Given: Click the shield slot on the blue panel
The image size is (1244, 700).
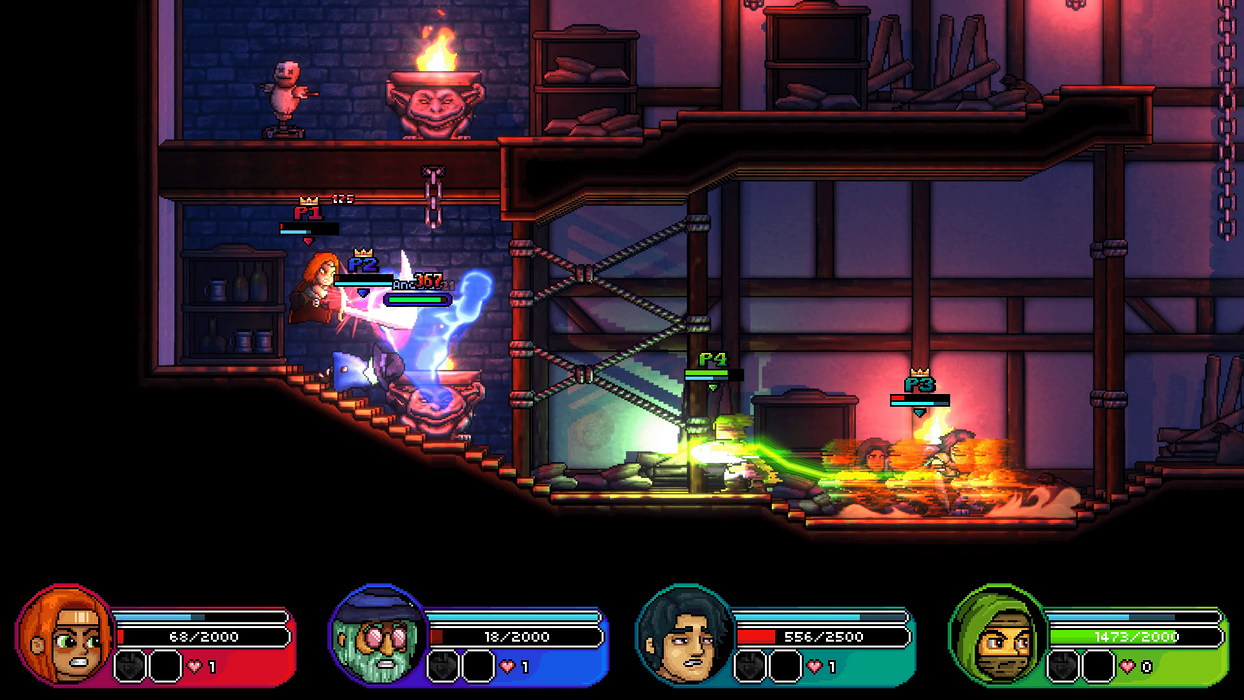Looking at the screenshot, I should [x=443, y=666].
